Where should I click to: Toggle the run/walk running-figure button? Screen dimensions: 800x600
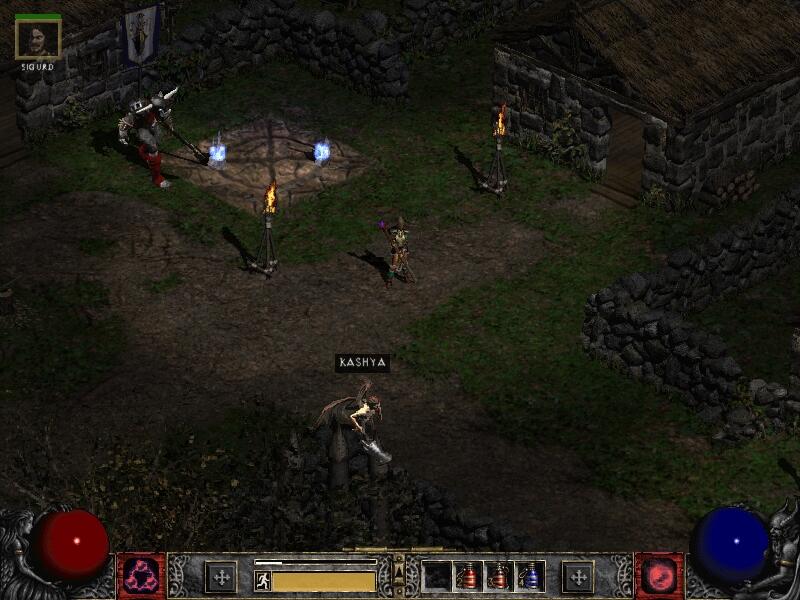[x=262, y=580]
